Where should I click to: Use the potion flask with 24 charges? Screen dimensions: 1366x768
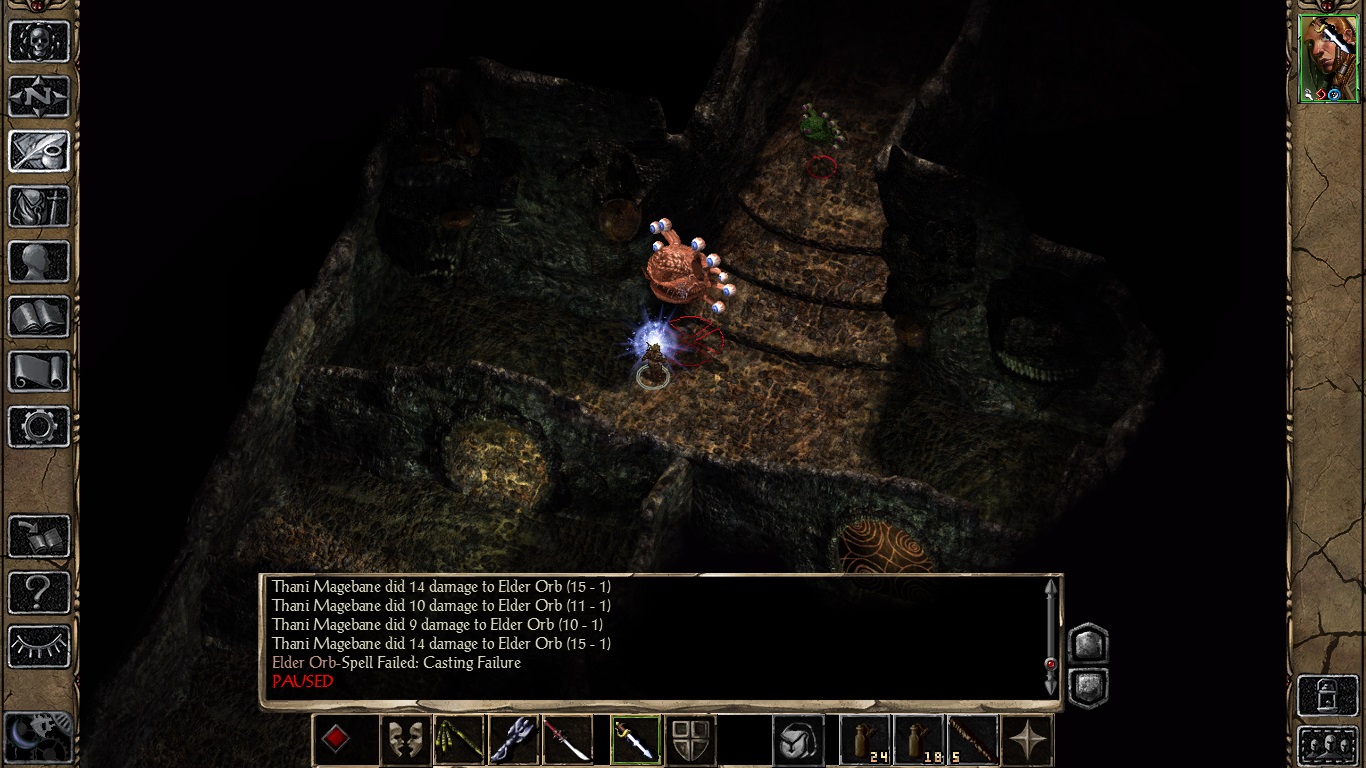(865, 740)
